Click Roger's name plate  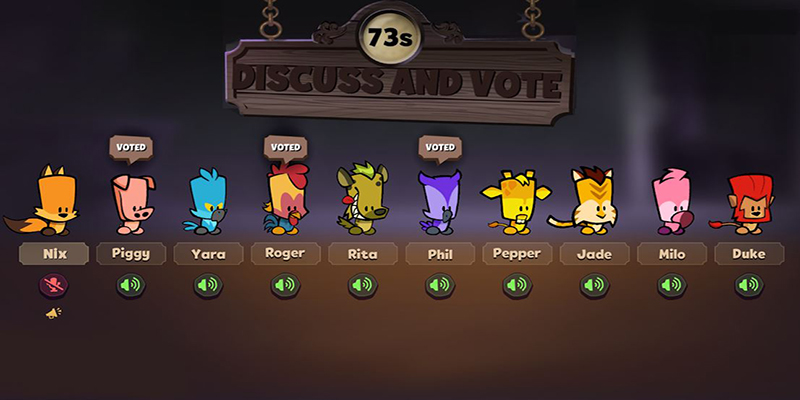(286, 254)
